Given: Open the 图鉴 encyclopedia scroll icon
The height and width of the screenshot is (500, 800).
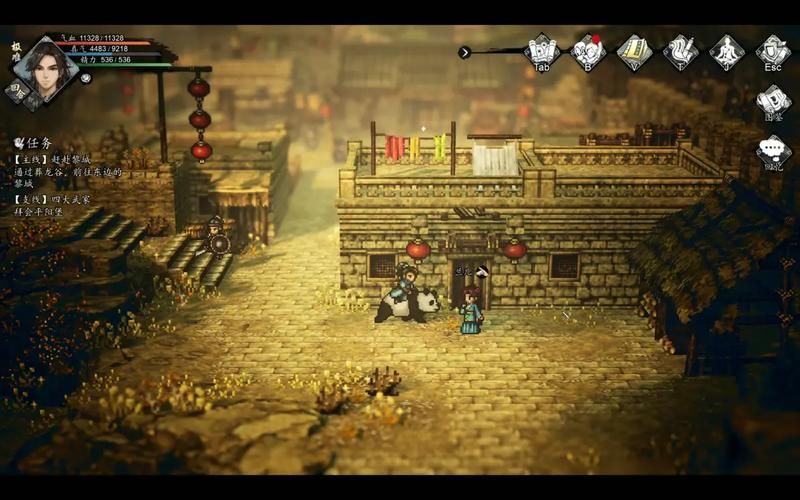Looking at the screenshot, I should pos(773,101).
